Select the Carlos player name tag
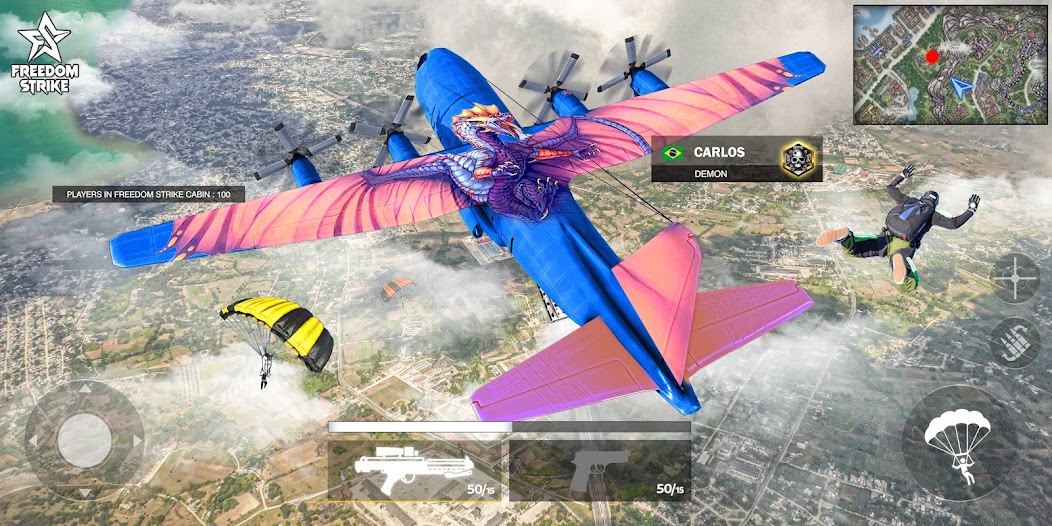The height and width of the screenshot is (526, 1052). tap(736, 159)
